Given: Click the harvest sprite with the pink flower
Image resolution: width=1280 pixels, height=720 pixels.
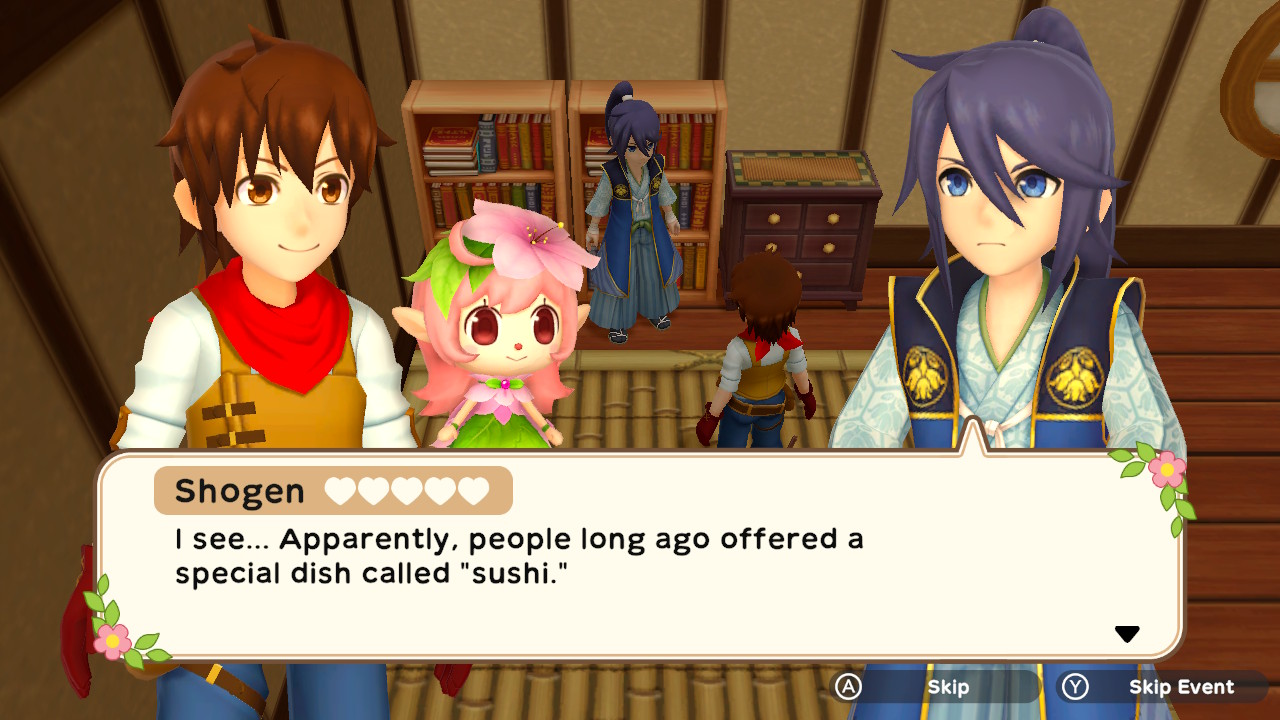Looking at the screenshot, I should pos(510,330).
